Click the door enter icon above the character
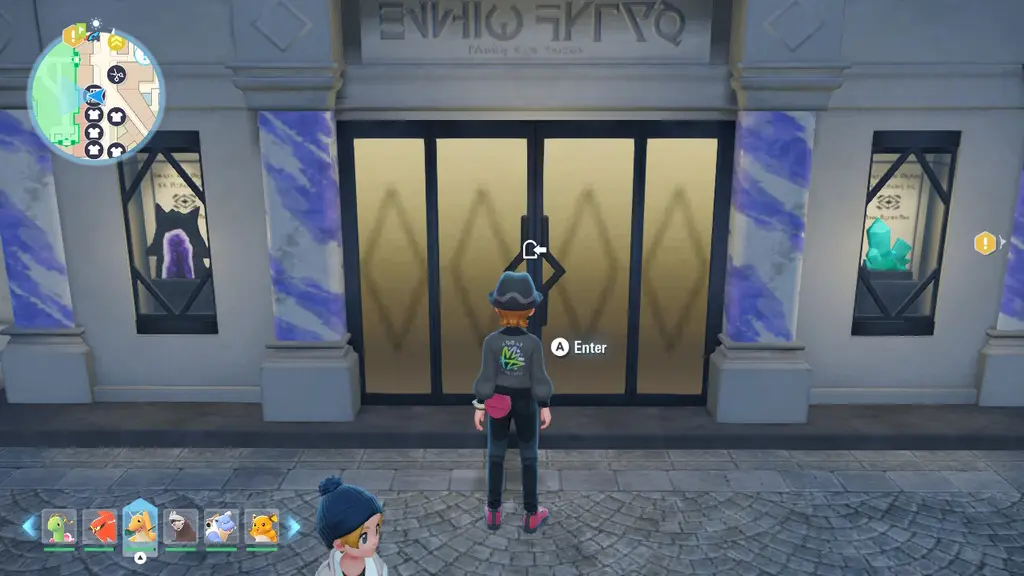Image resolution: width=1024 pixels, height=576 pixels. (534, 249)
